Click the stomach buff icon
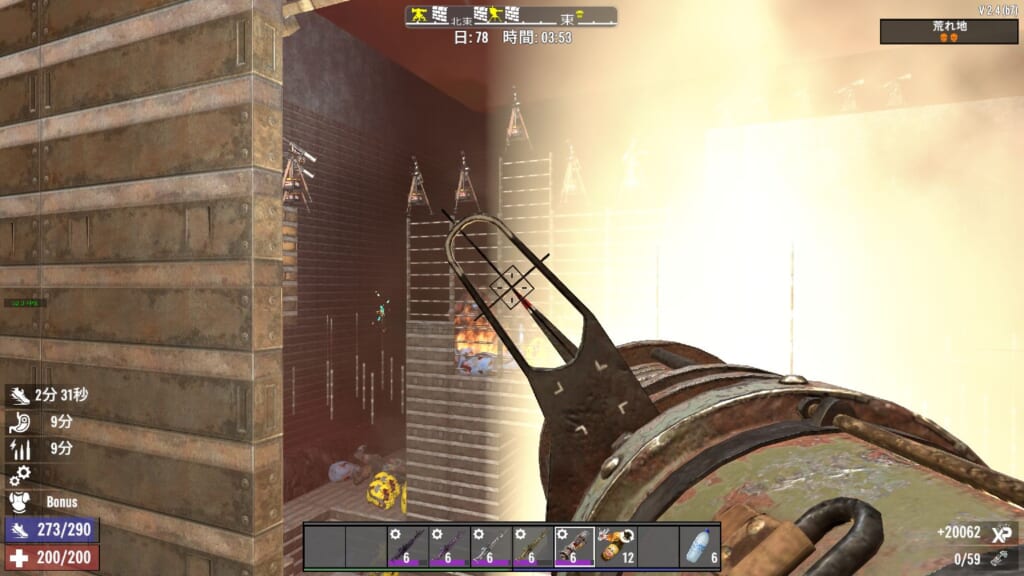Screen dimensions: 1024x576 click(x=20, y=422)
